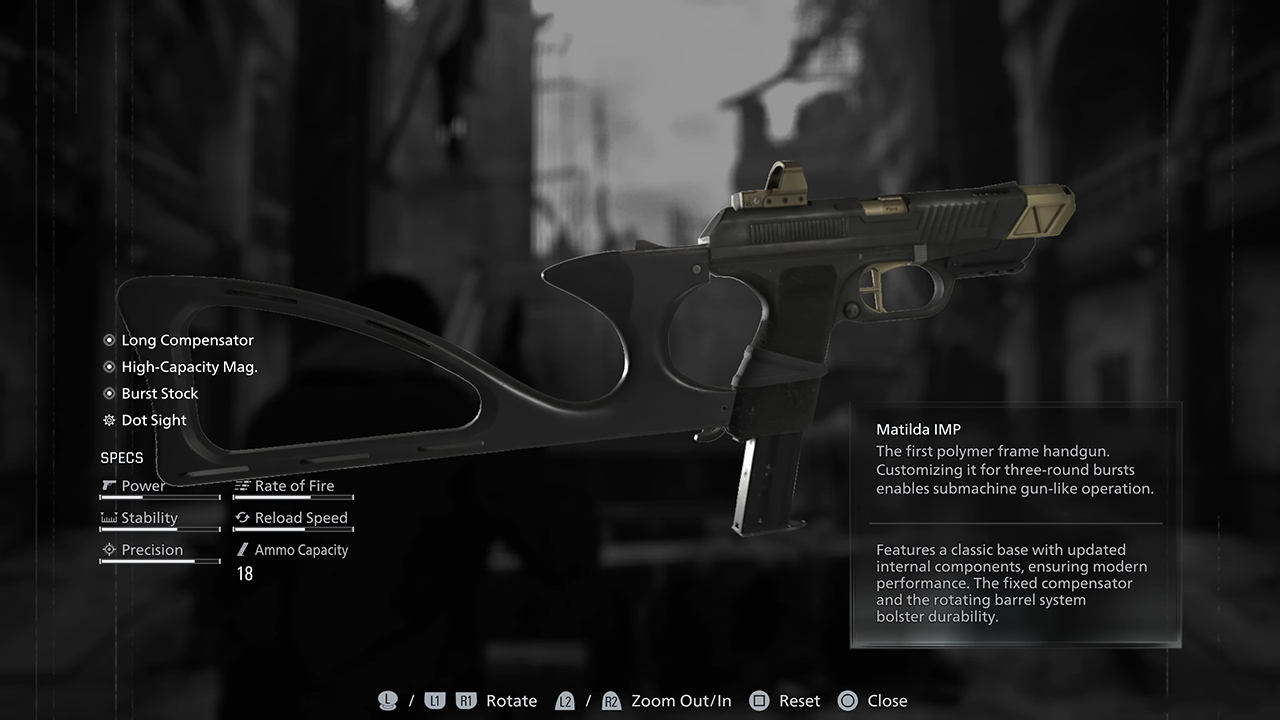Viewport: 1280px width, 720px height.
Task: Select the Burst Stock attachment entry
Action: [x=160, y=394]
